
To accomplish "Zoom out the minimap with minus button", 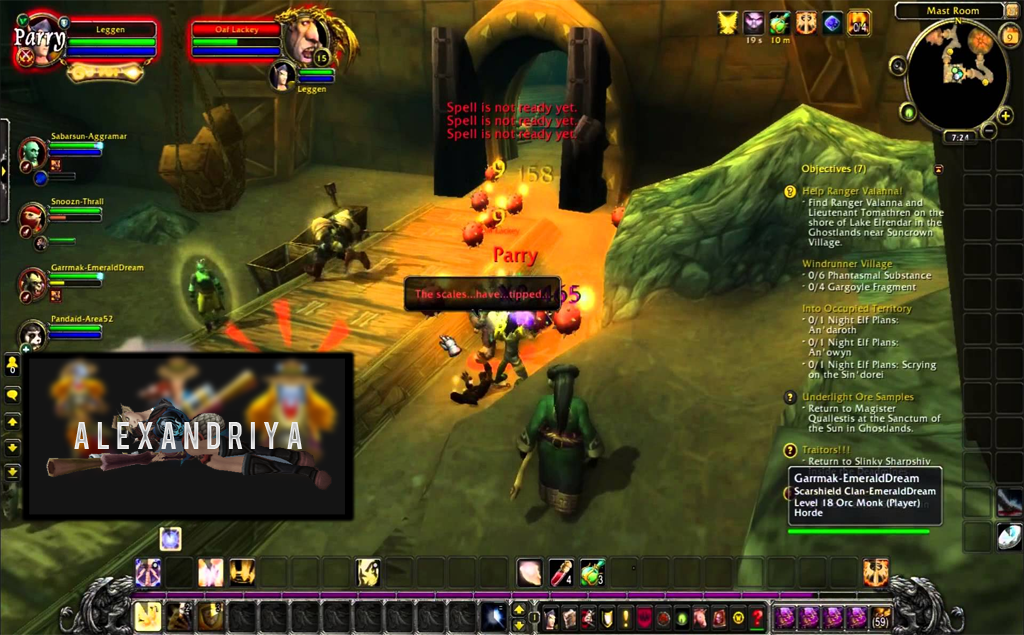I will 989,131.
